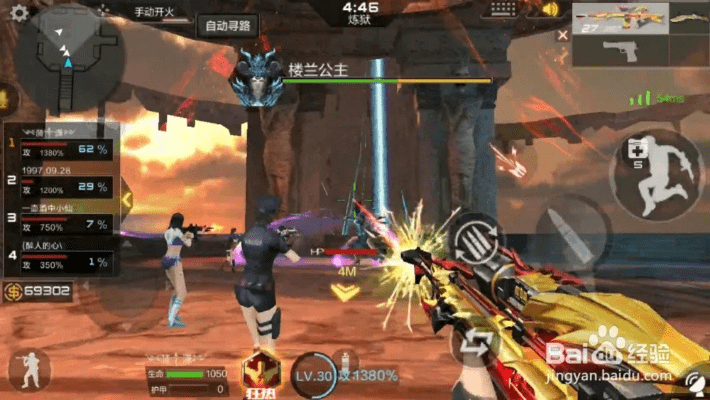Activate the 自动寻路 auto-pathfinding button

229,26
